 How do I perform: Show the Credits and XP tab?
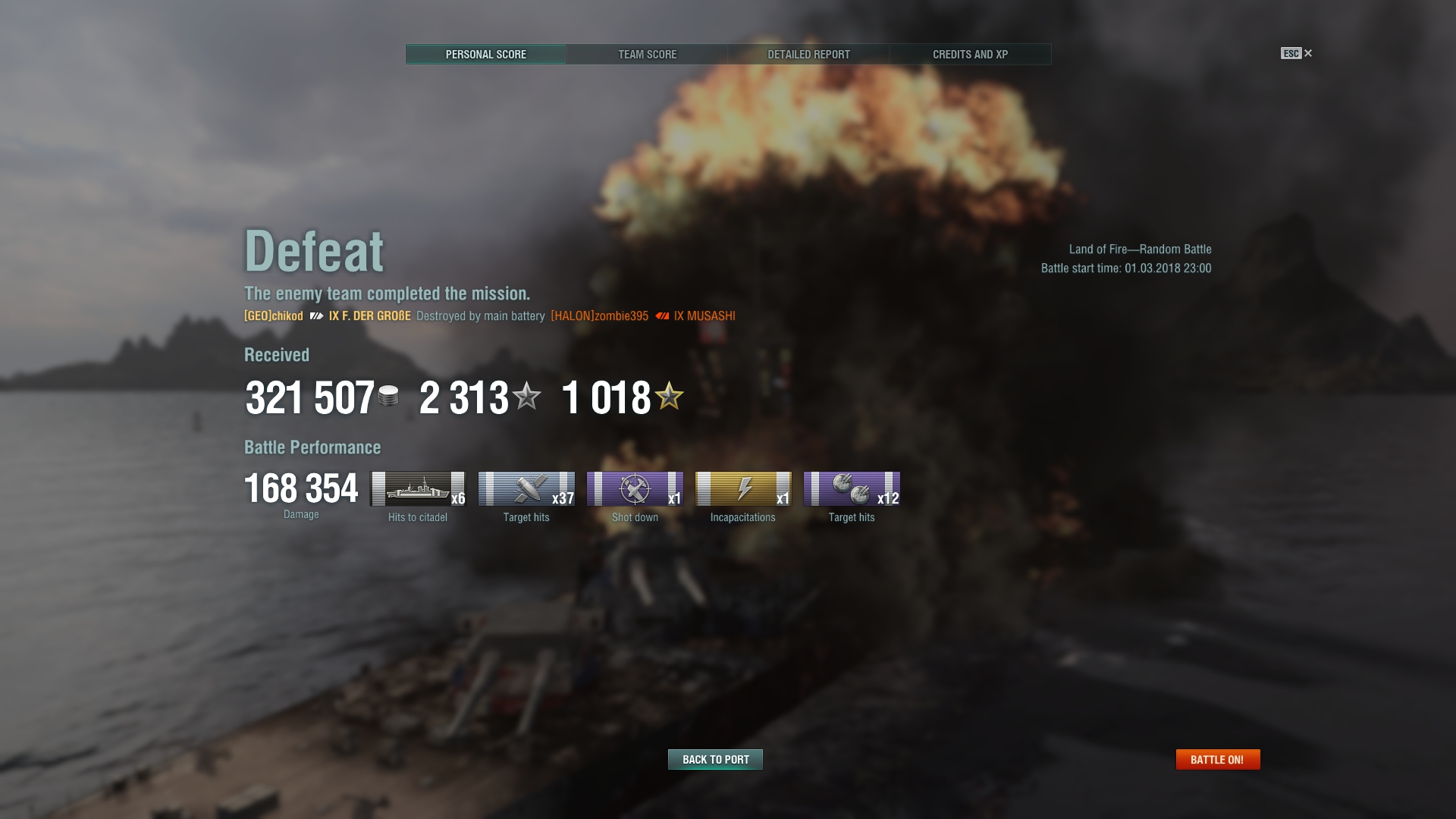(970, 55)
